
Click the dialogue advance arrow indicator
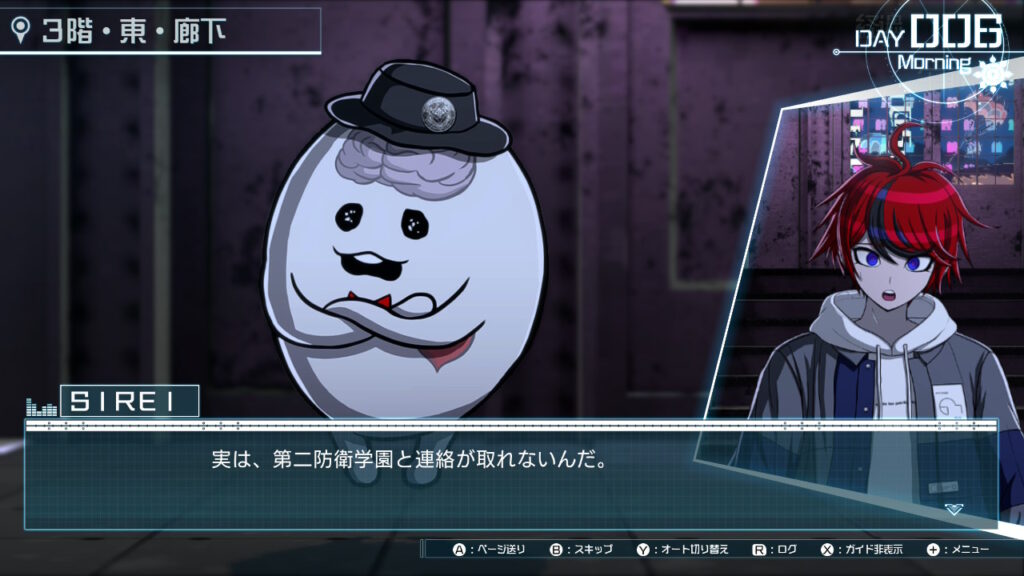(x=953, y=509)
